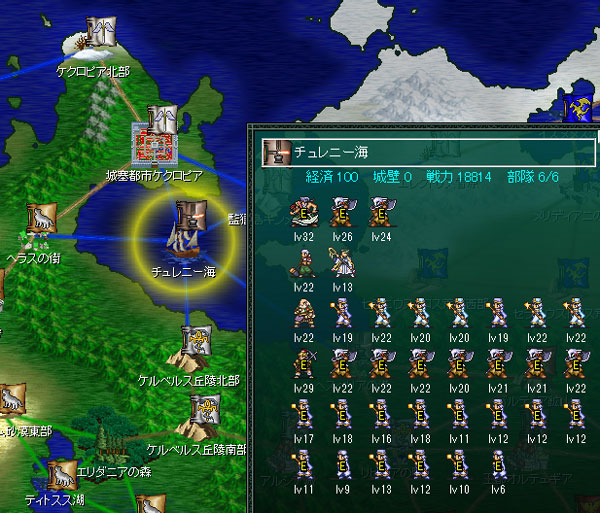600x513 pixels.
Task: Select the lv32 leader unit
Action: (x=302, y=212)
